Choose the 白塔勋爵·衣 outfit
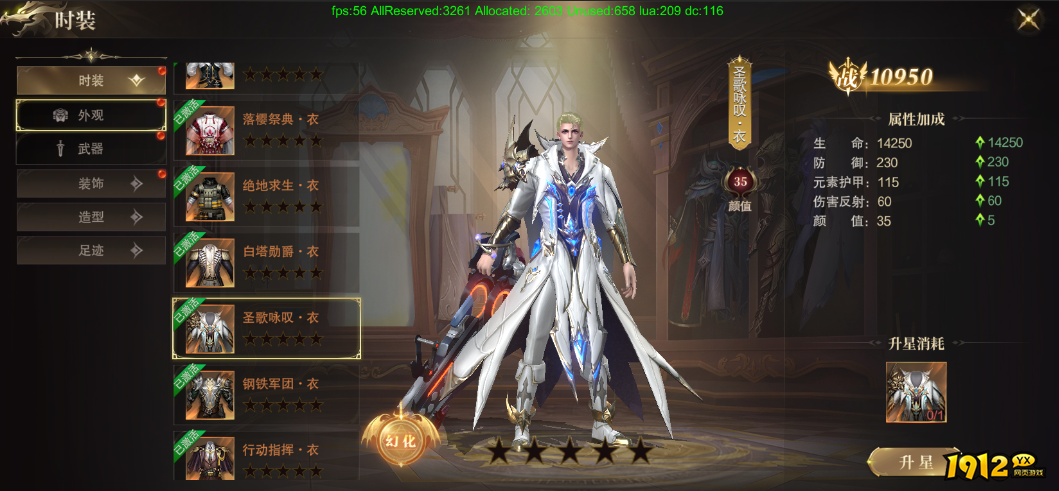This screenshot has width=1059, height=491. pos(266,261)
